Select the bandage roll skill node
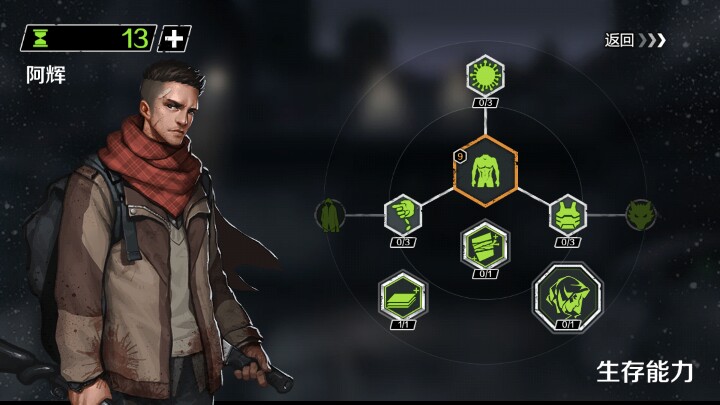720x405 pixels. 485,243
